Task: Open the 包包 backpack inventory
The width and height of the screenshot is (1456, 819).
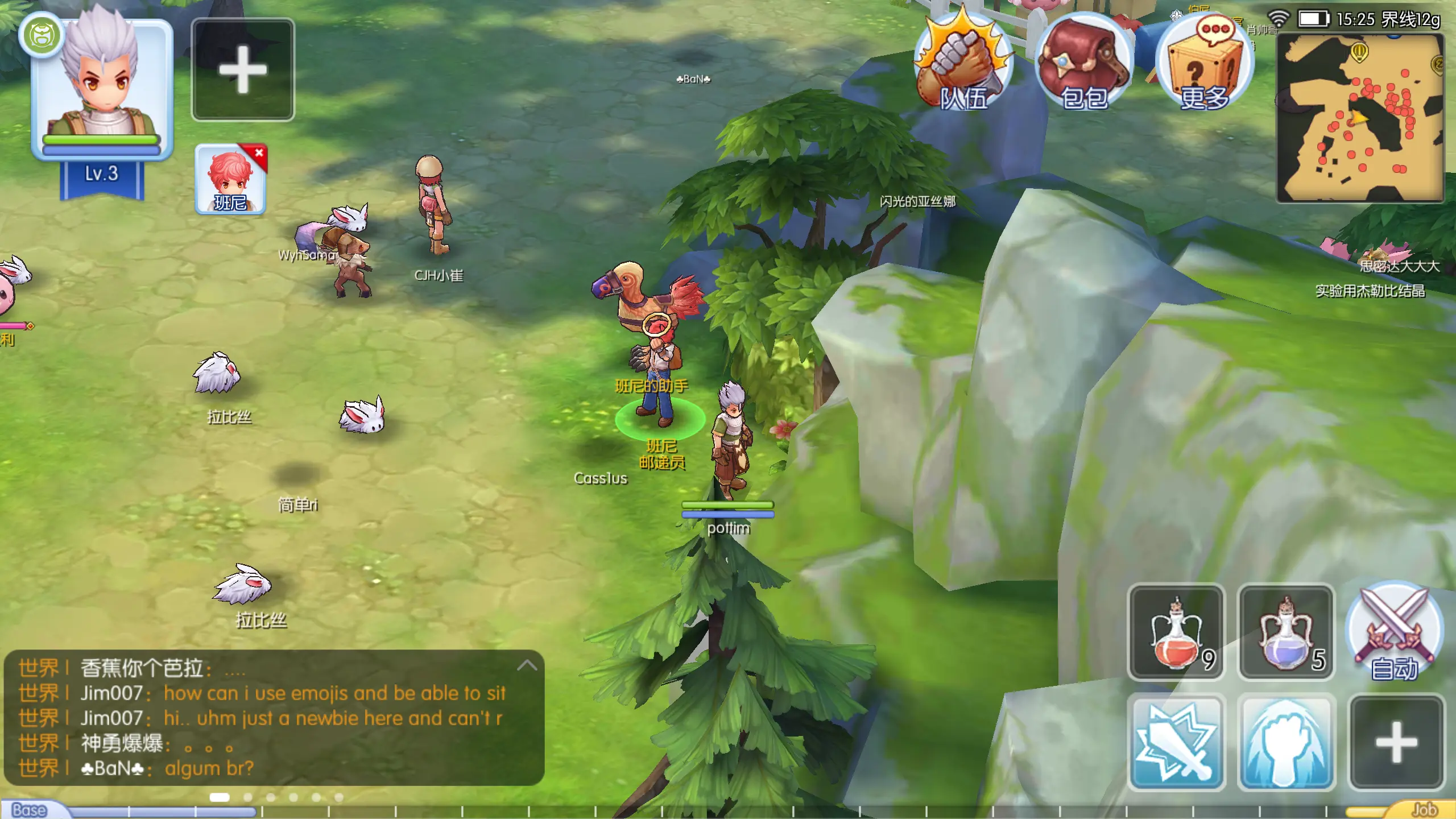Action: 1083,63
